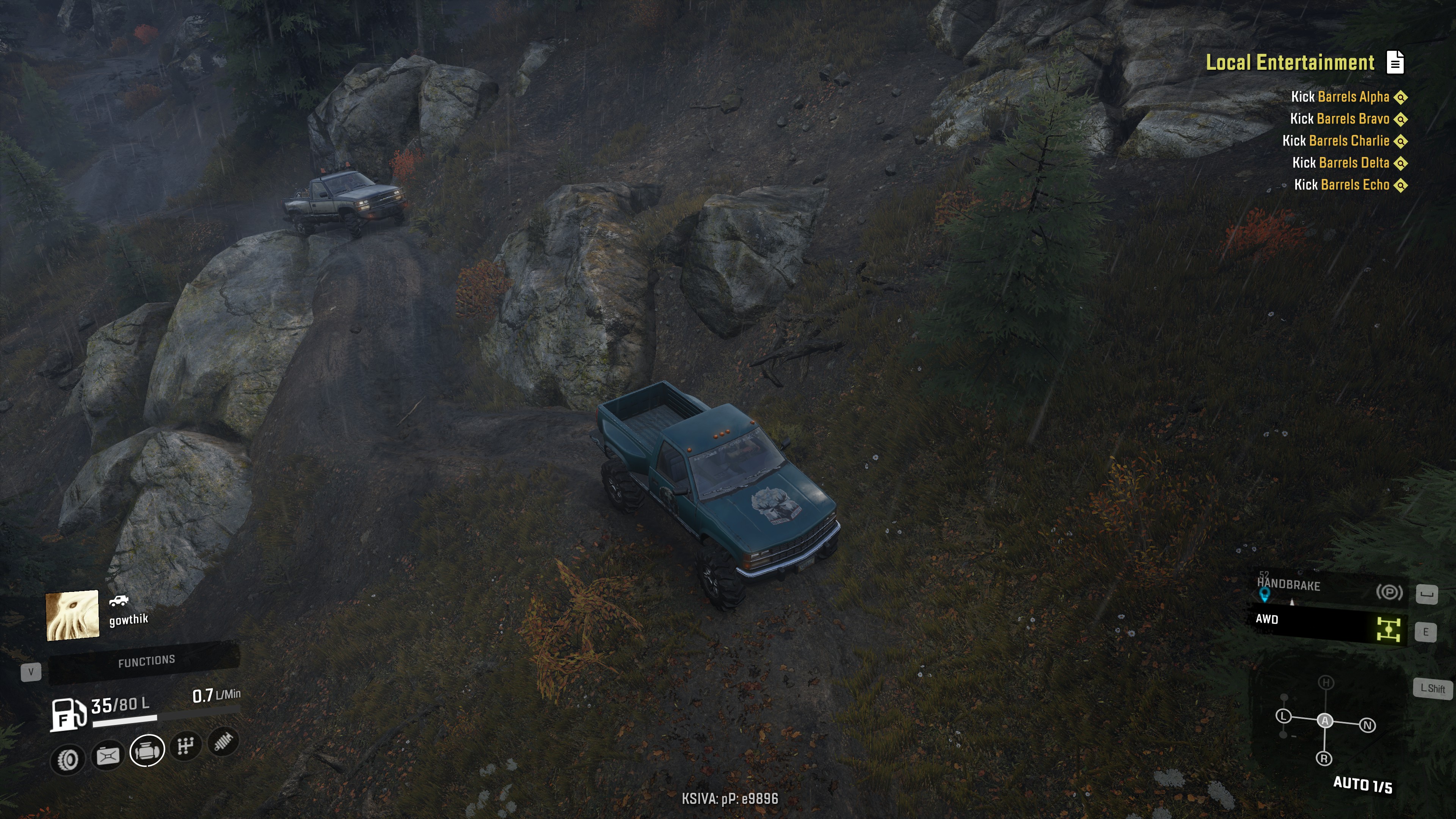Image resolution: width=1456 pixels, height=819 pixels.
Task: Select the circled engine status icon
Action: [147, 751]
